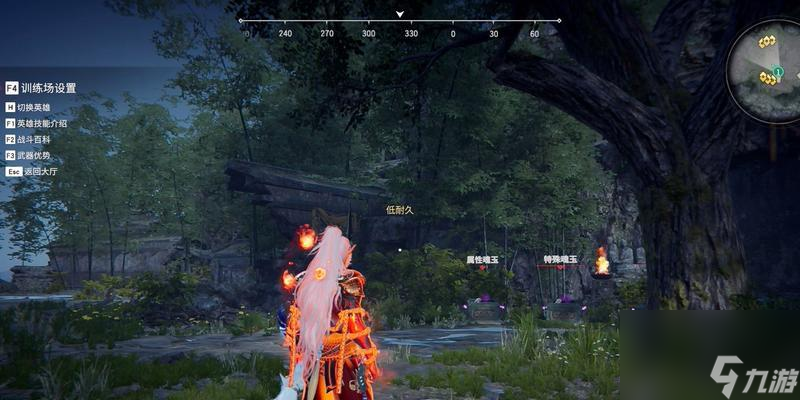
Task: View the 武器优势 weapon advantages entry
Action: [34, 155]
